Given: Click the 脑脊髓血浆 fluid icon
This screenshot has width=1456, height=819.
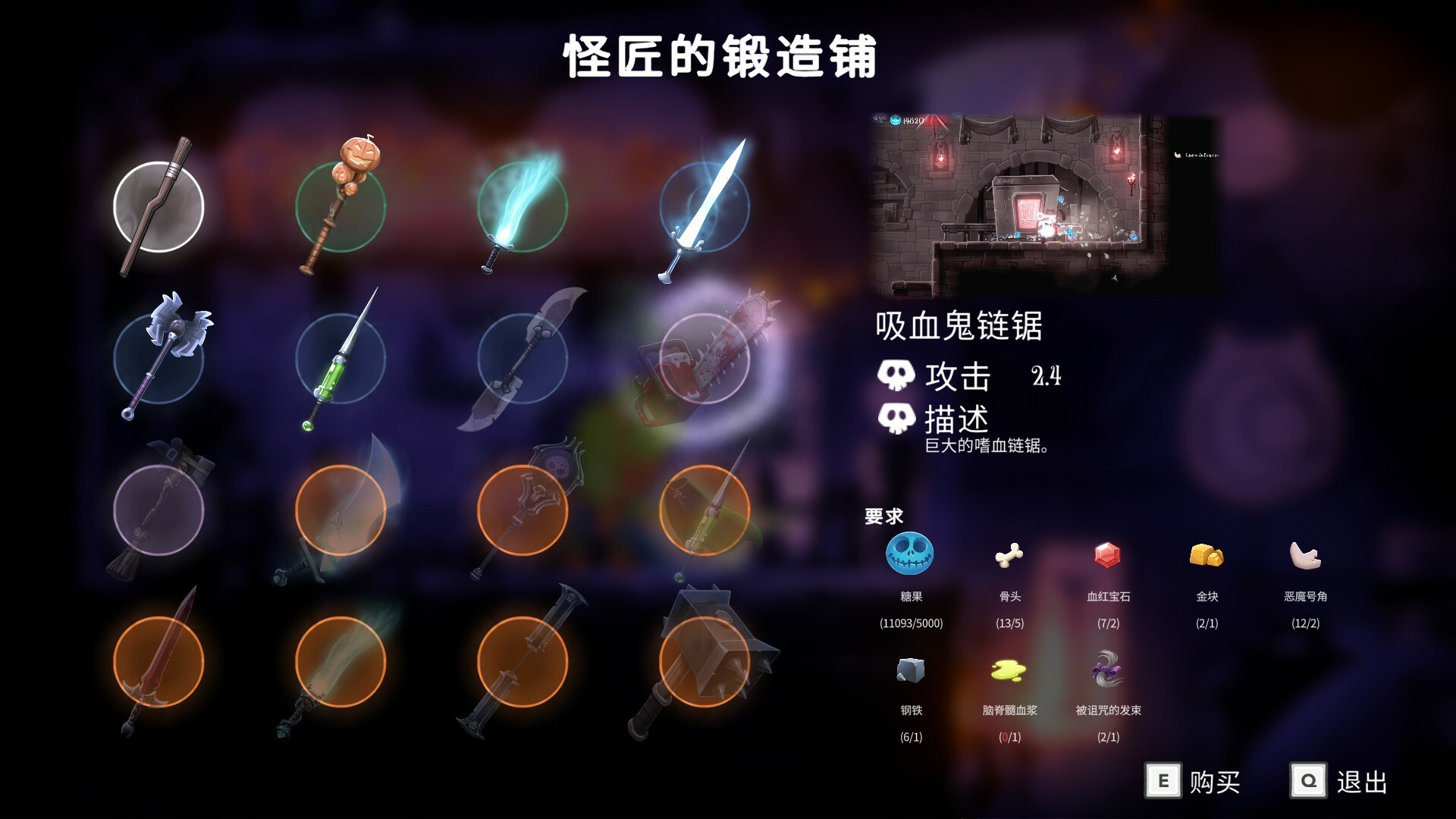Looking at the screenshot, I should click(x=1009, y=669).
